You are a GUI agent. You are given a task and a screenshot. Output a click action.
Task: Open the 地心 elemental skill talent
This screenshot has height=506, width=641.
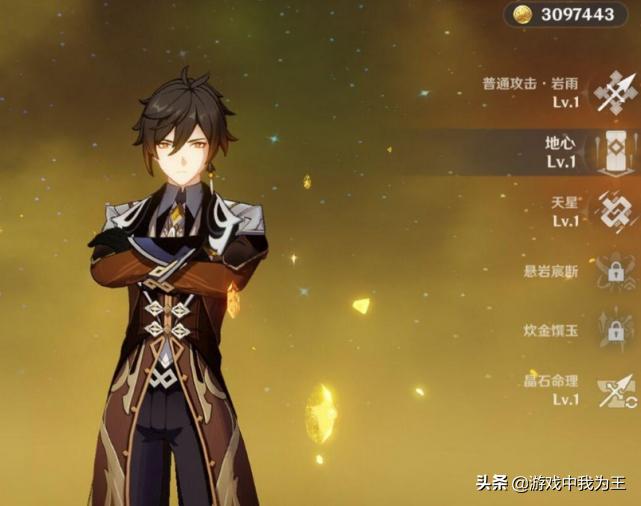[x=614, y=152]
